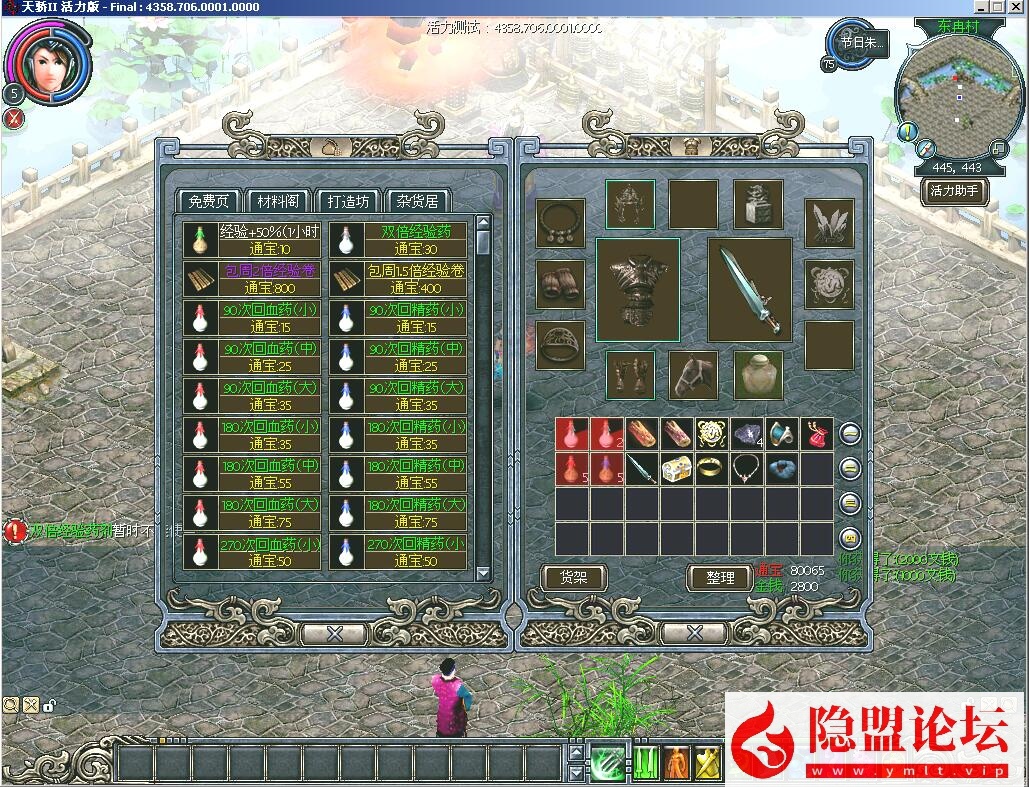The width and height of the screenshot is (1029, 787).
Task: Choose the gold ring in the bag
Action: click(710, 469)
